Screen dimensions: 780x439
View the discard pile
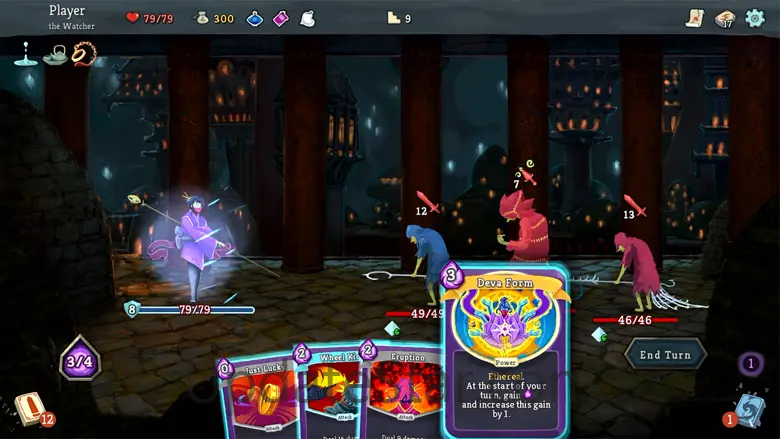click(x=750, y=409)
